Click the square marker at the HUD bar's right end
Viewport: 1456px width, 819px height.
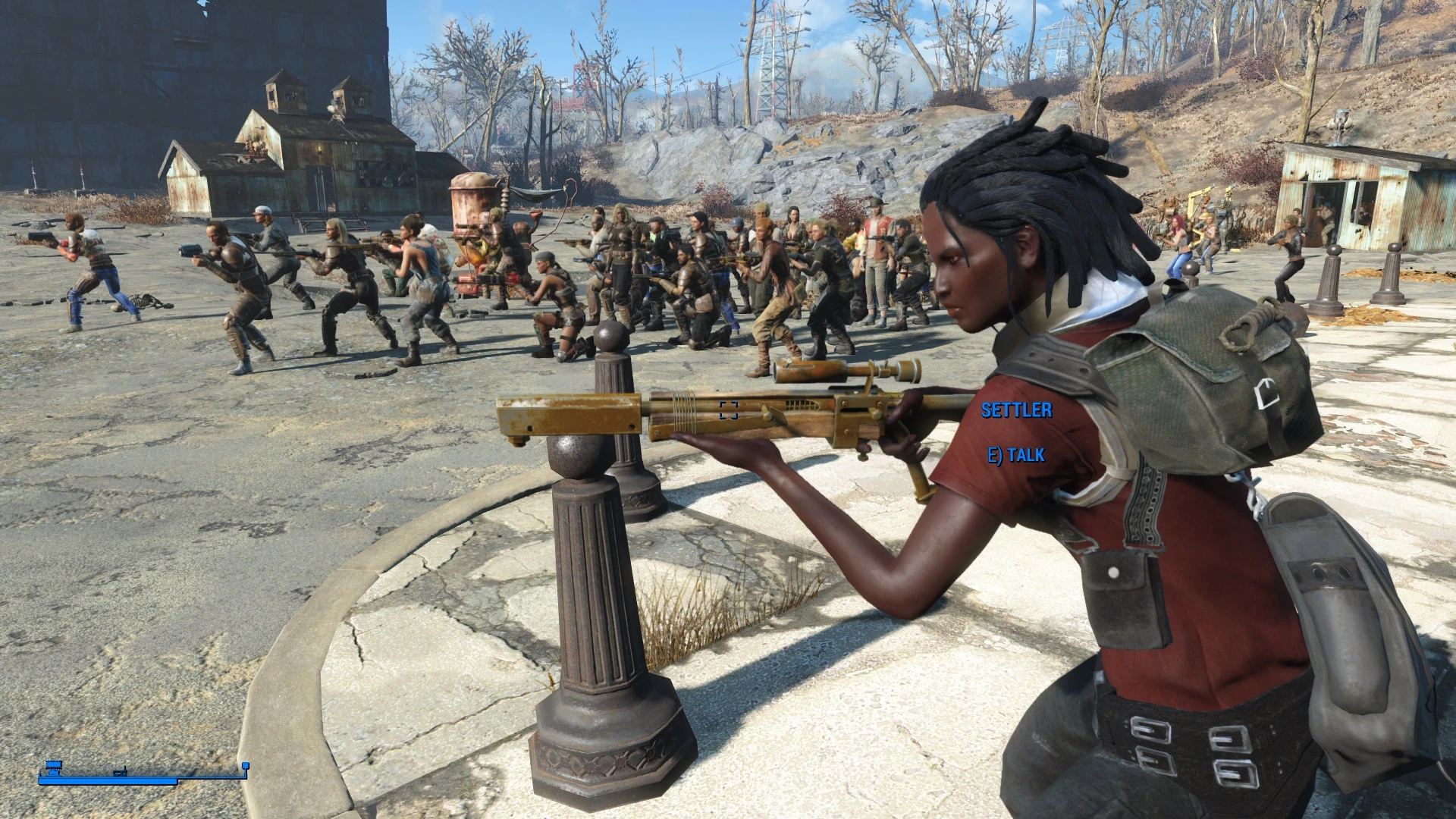[x=245, y=766]
